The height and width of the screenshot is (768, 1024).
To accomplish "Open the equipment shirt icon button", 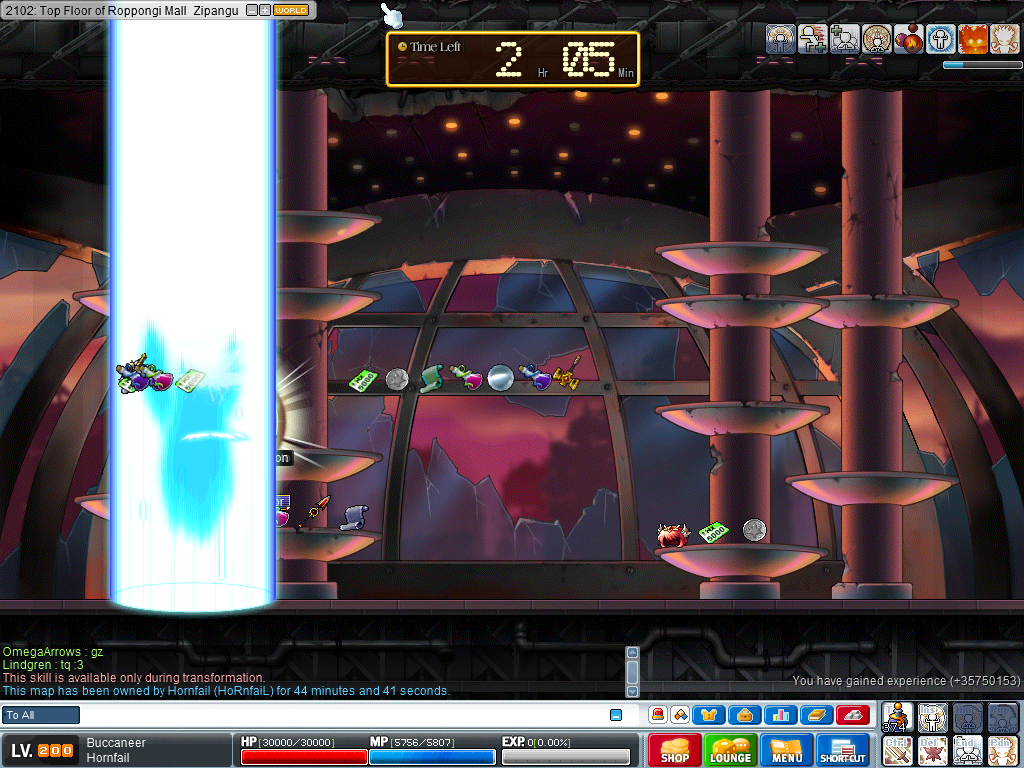I will (710, 715).
